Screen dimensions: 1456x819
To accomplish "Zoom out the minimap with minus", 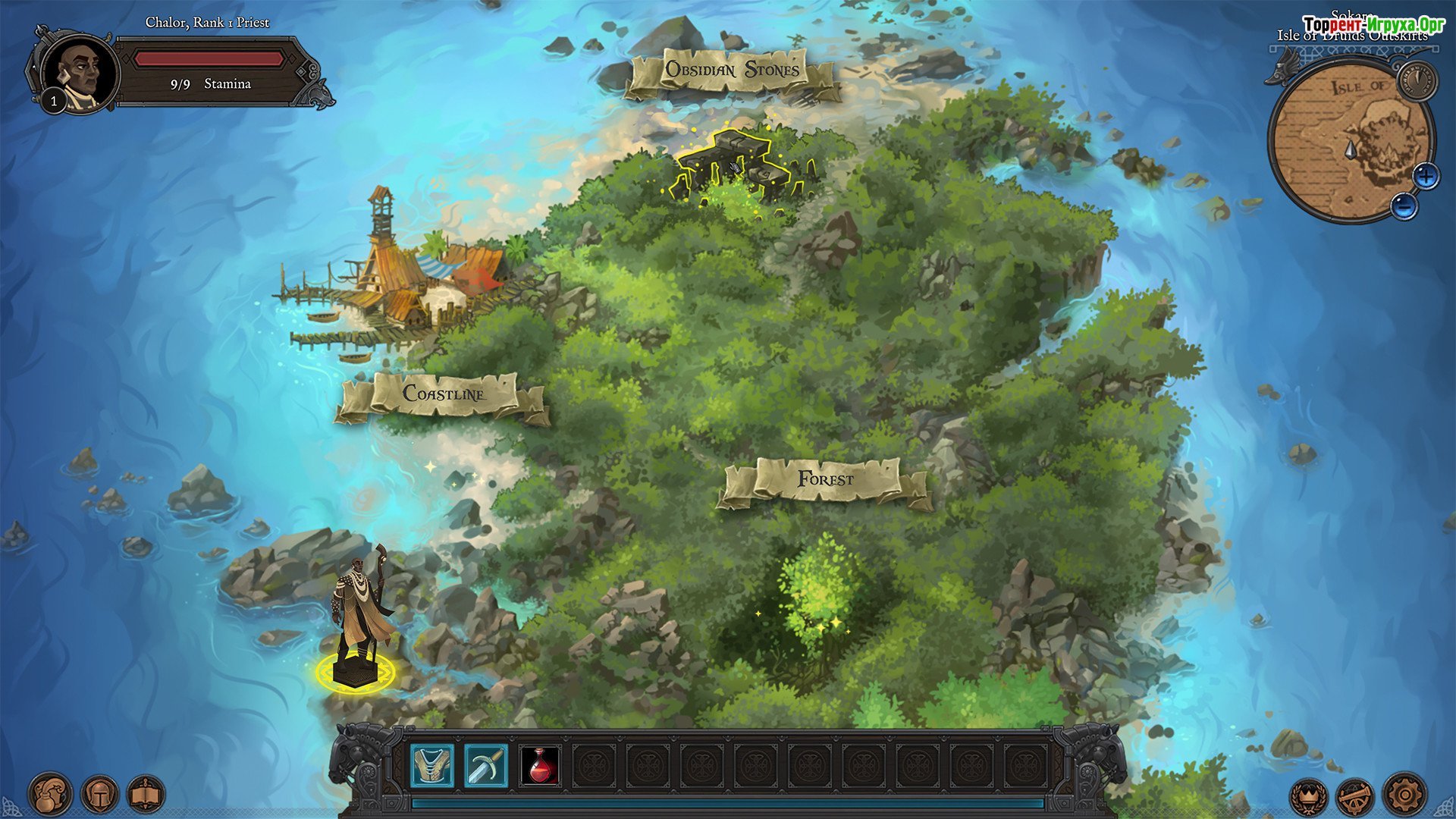I will [x=1404, y=206].
